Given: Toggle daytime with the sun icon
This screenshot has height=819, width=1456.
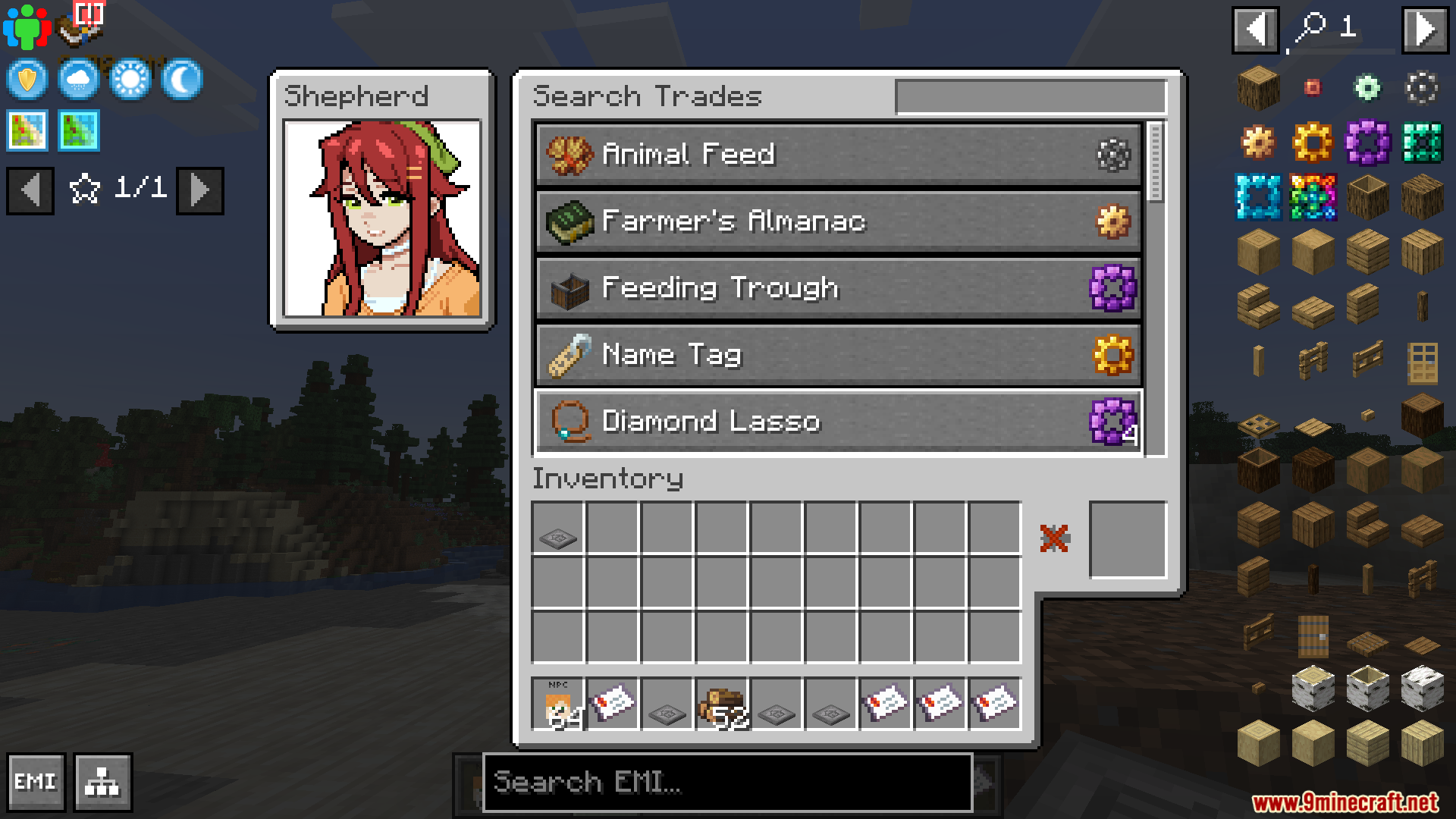Looking at the screenshot, I should pos(129,80).
